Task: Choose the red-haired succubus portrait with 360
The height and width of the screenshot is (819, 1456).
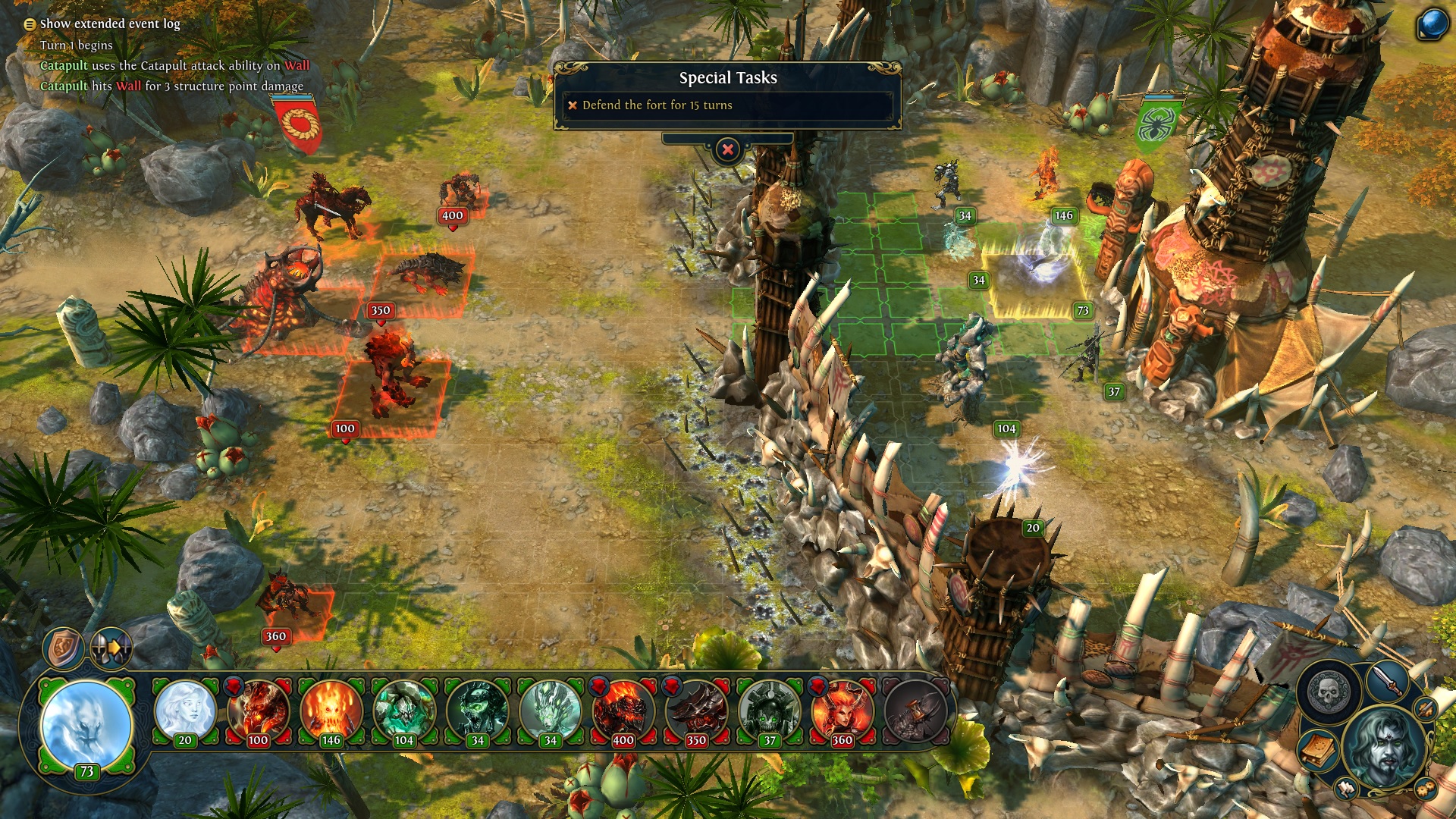Action: pyautogui.click(x=842, y=713)
